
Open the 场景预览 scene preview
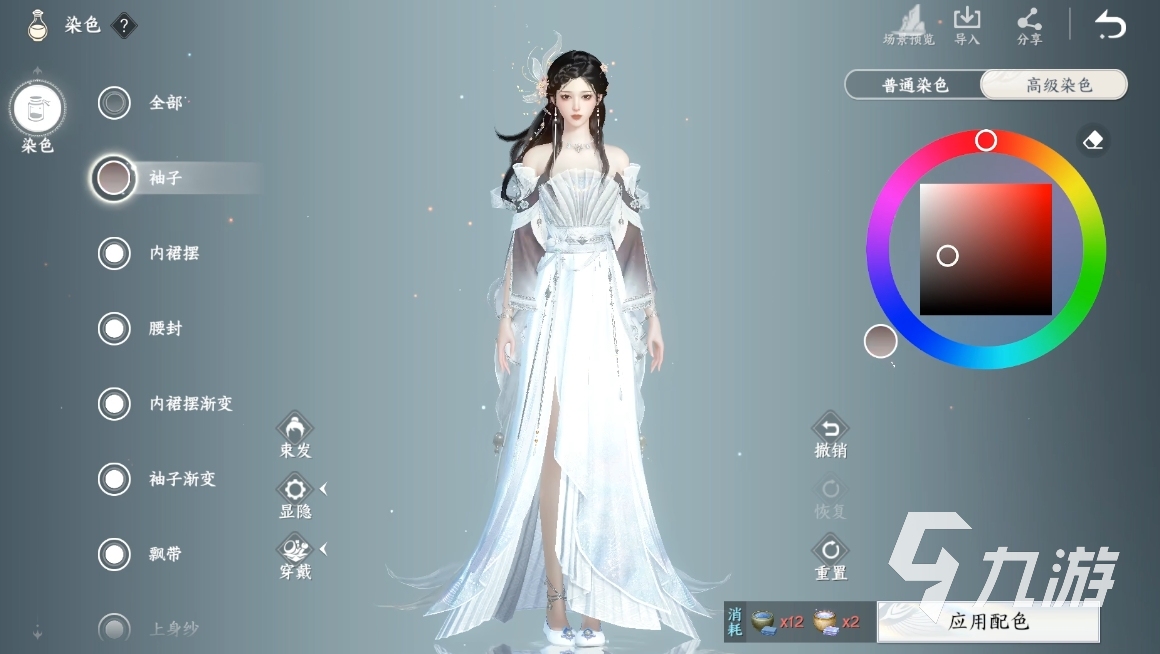909,24
